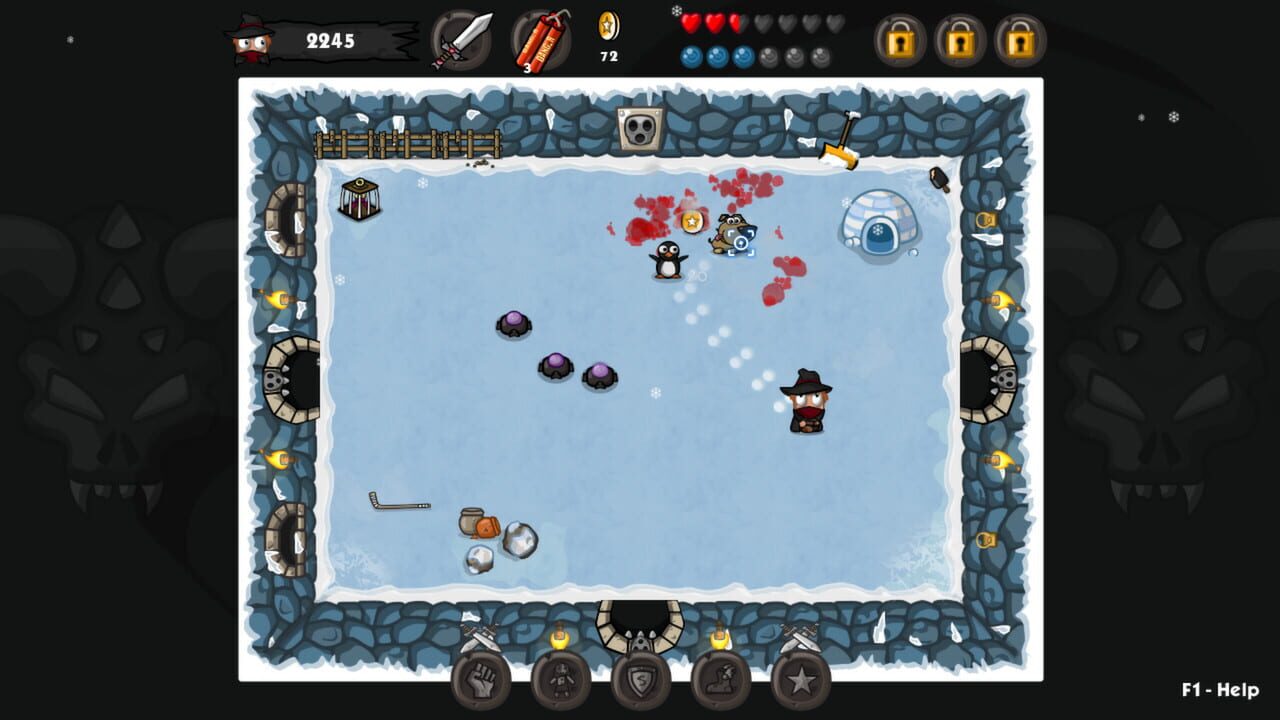The width and height of the screenshot is (1280, 720).
Task: Click the cowboy character portrait
Action: 249,40
